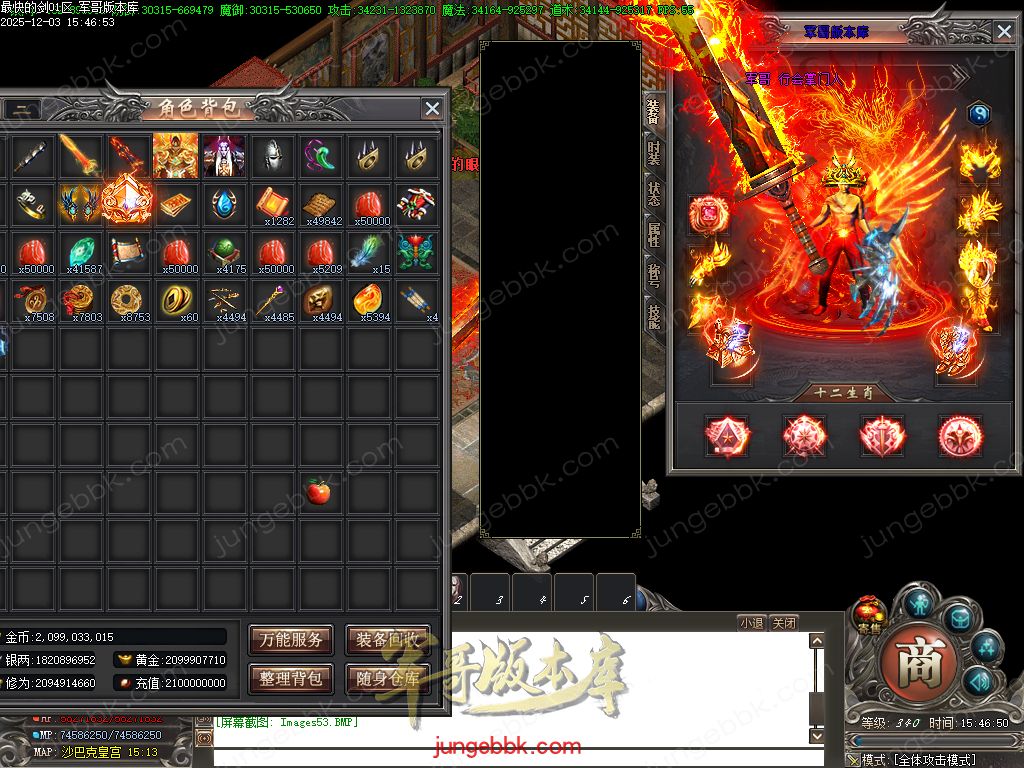Pick the golden armored warrior item slot

(x=175, y=155)
